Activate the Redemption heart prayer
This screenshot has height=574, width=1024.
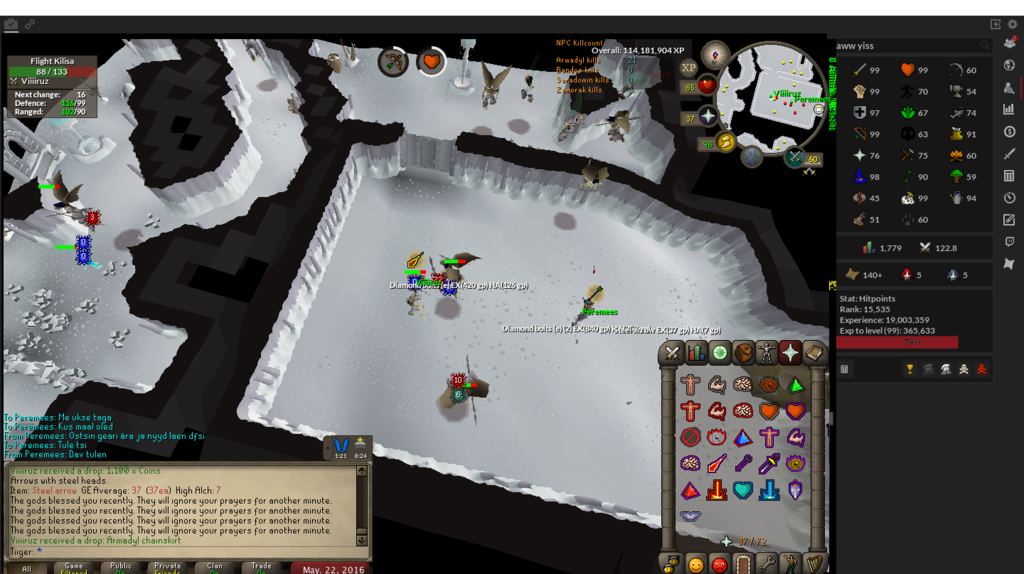point(742,490)
